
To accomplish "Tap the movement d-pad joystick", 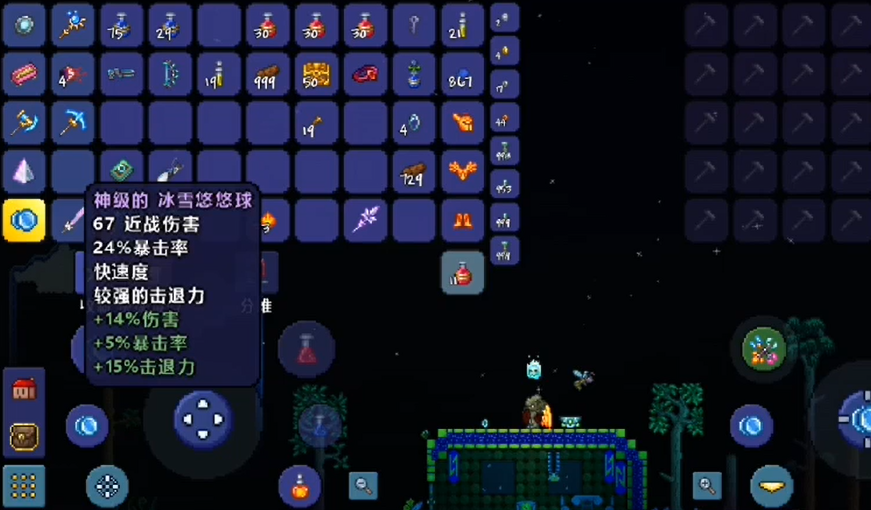I will 203,418.
